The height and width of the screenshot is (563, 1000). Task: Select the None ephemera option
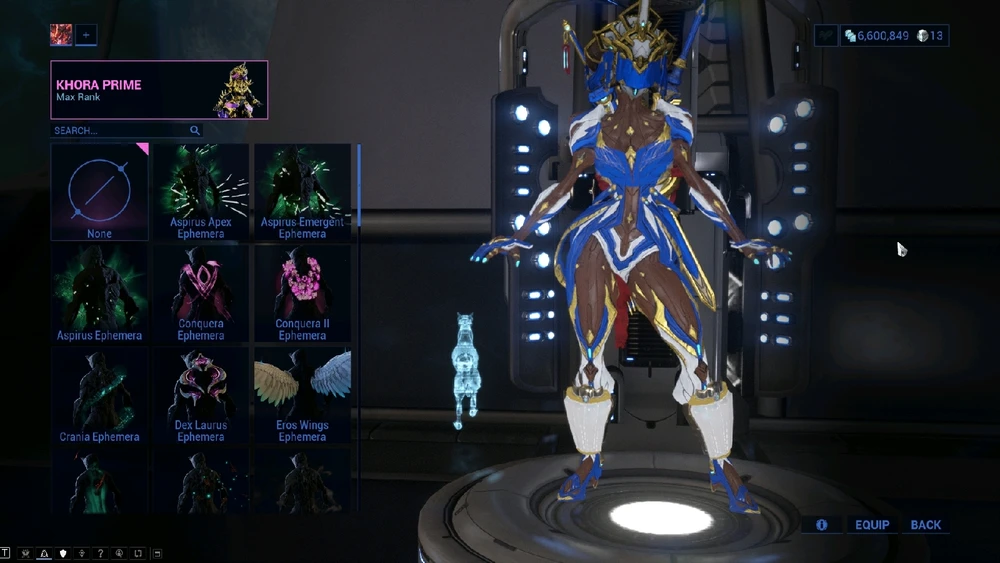99,192
